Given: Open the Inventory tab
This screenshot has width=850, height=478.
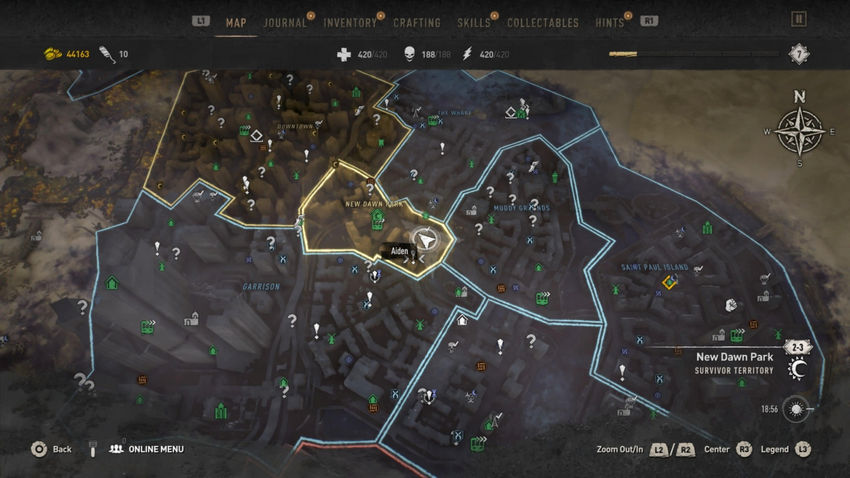Looking at the screenshot, I should [x=350, y=23].
